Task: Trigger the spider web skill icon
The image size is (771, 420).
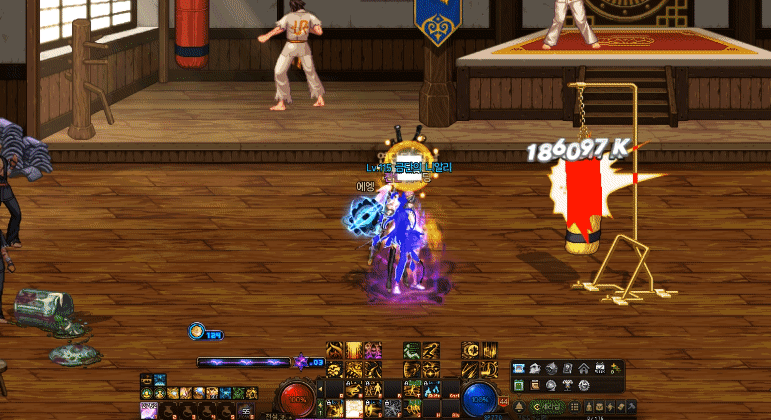Action: 393,407
